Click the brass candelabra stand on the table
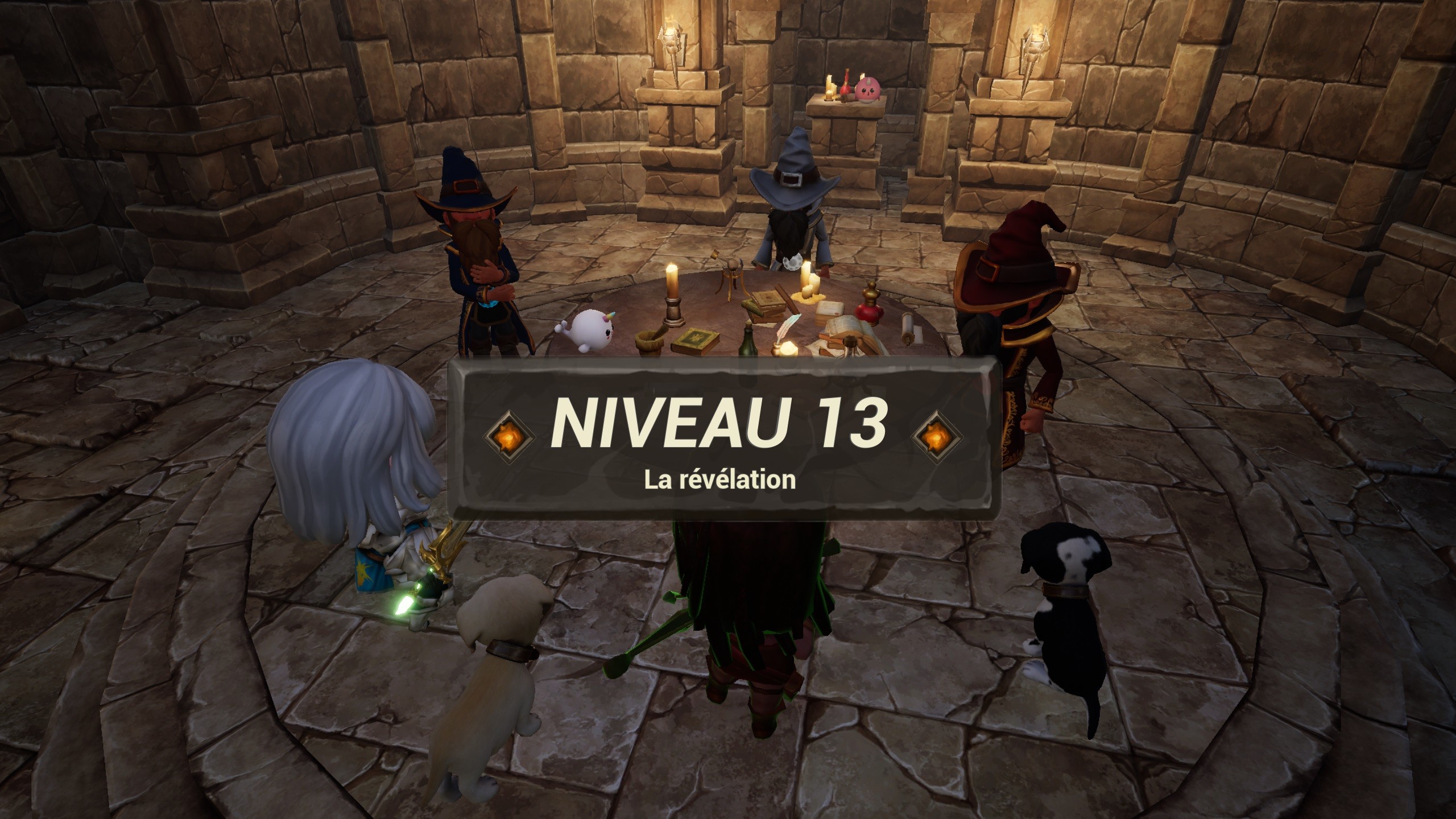Image resolution: width=1456 pixels, height=819 pixels. pos(732,276)
